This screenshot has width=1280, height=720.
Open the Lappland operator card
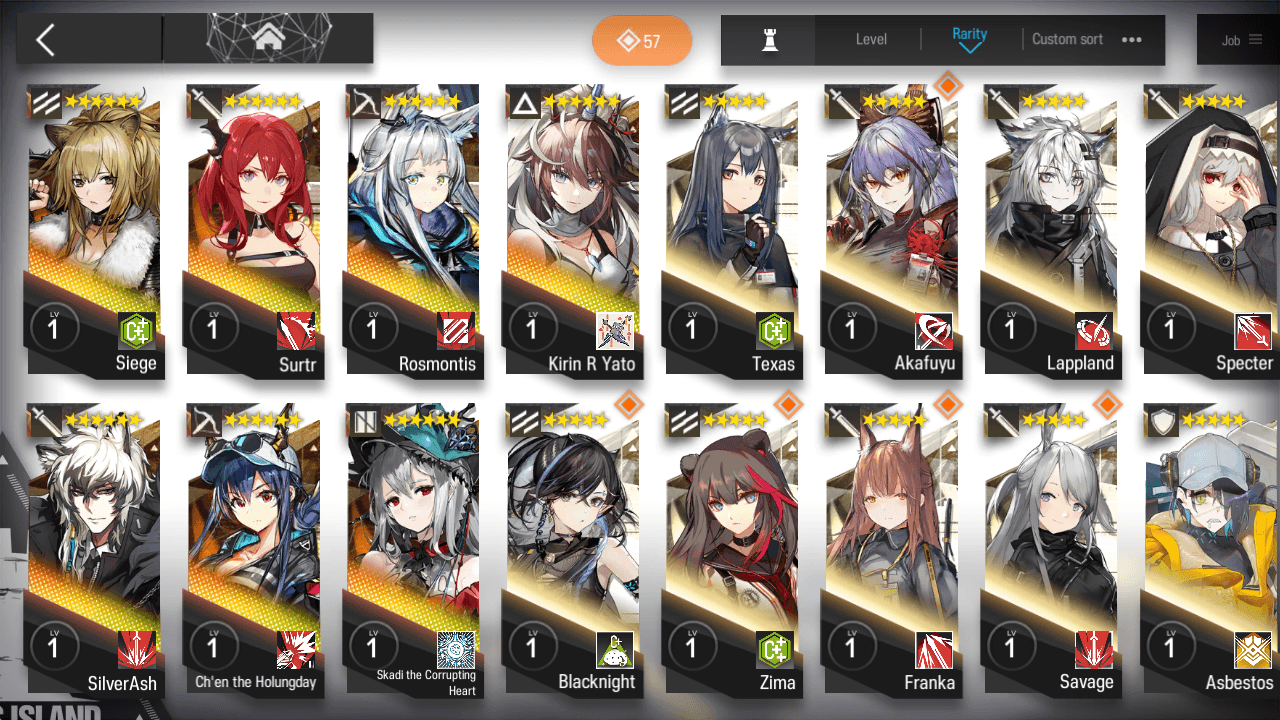[1051, 230]
